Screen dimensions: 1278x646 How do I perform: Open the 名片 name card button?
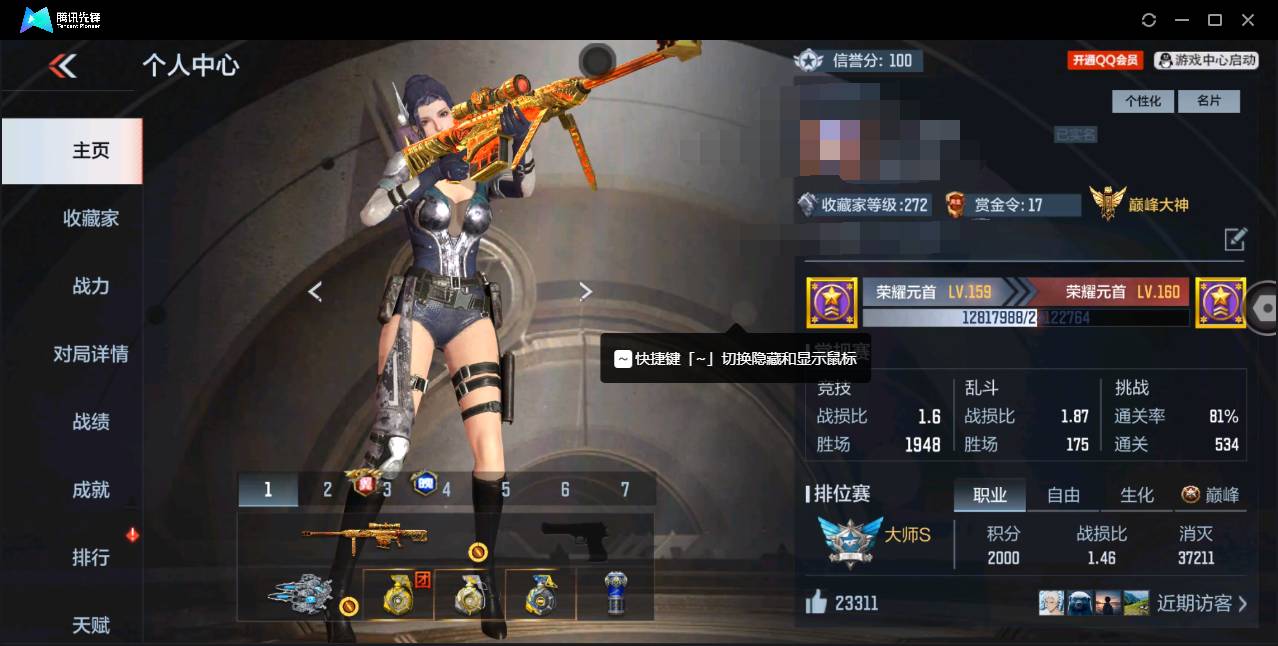1209,101
